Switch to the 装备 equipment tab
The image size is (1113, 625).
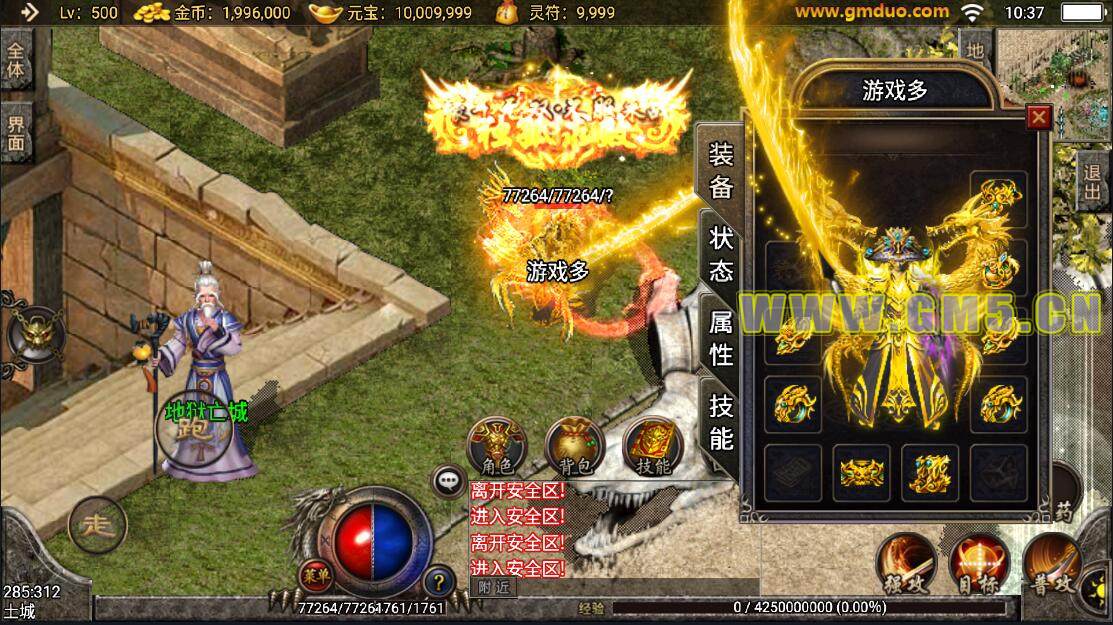[x=721, y=171]
